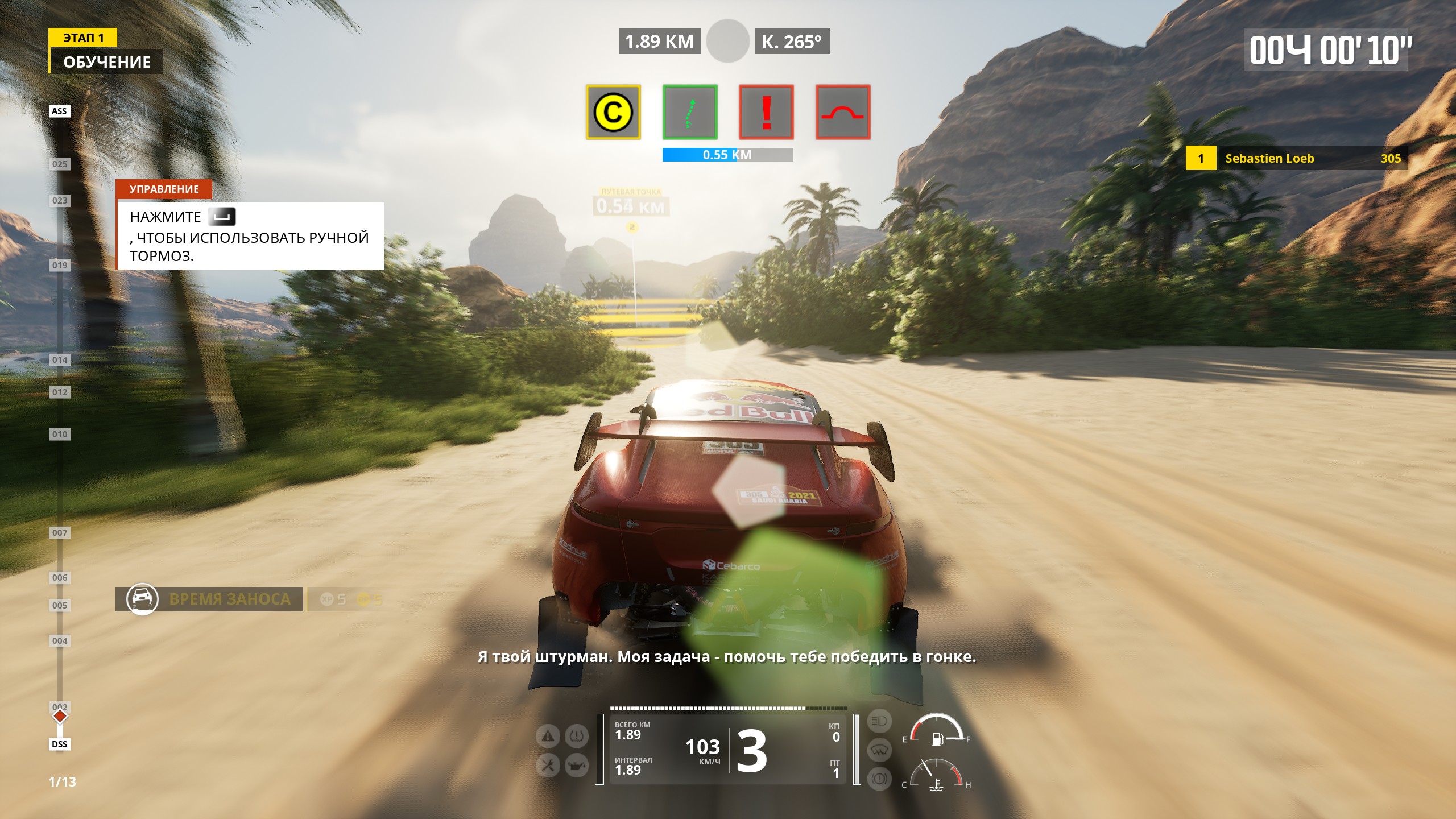Select the green track path roadbook icon

coord(690,112)
